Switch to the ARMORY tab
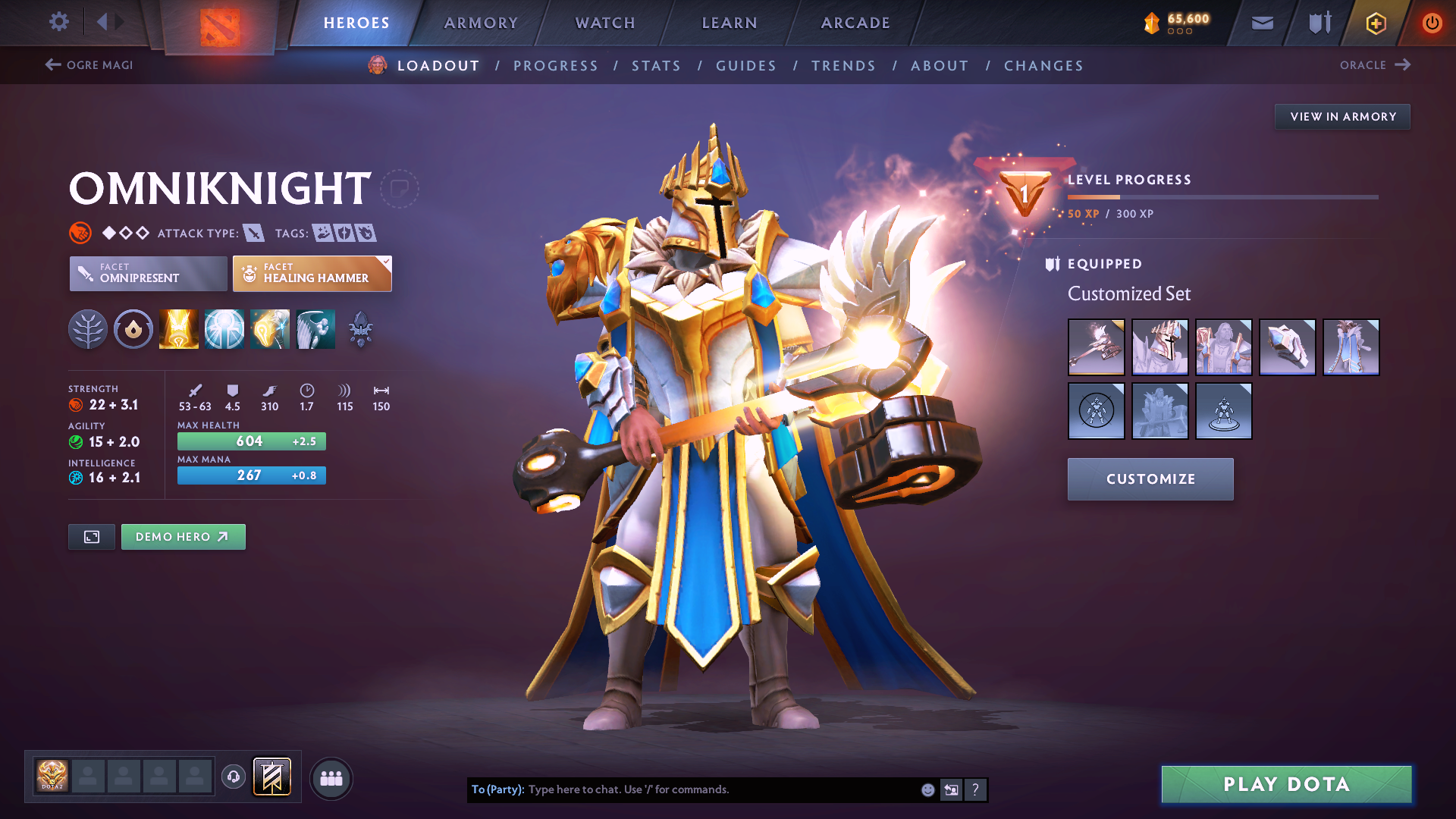Screen dimensions: 1456x819 481,23
